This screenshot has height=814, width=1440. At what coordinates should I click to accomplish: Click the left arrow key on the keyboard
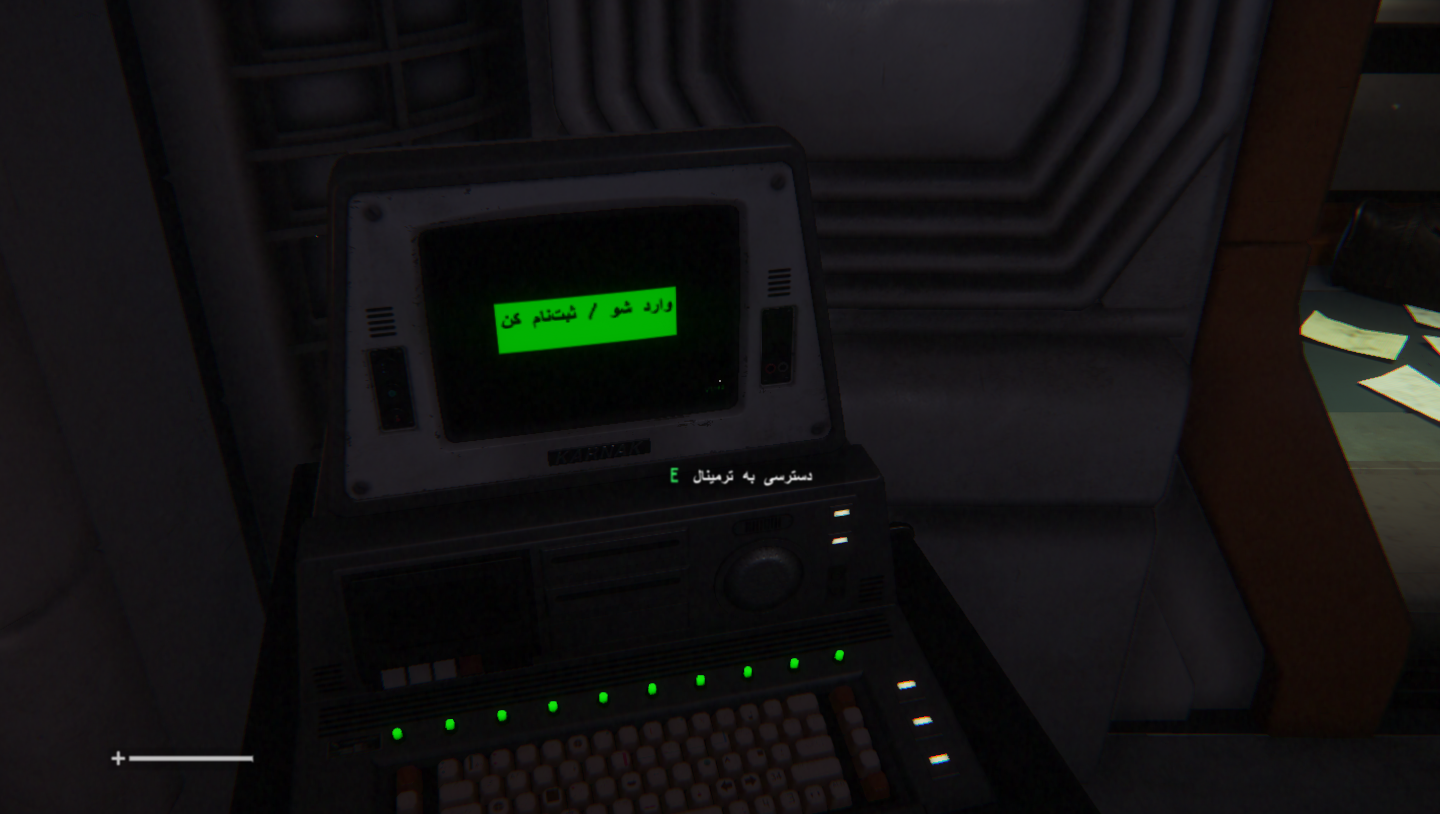pos(726,784)
